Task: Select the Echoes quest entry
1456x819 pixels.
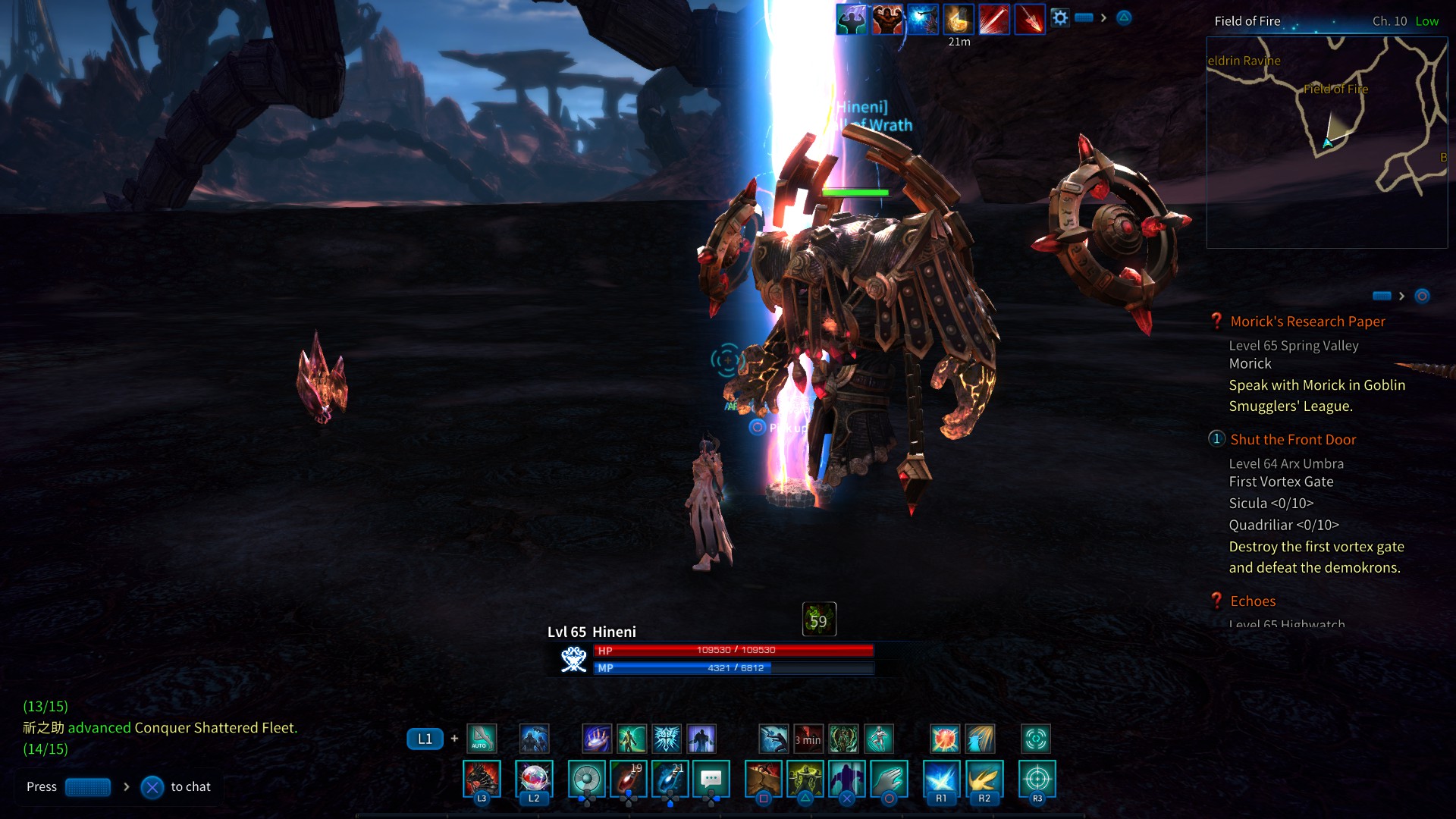Action: (1253, 601)
